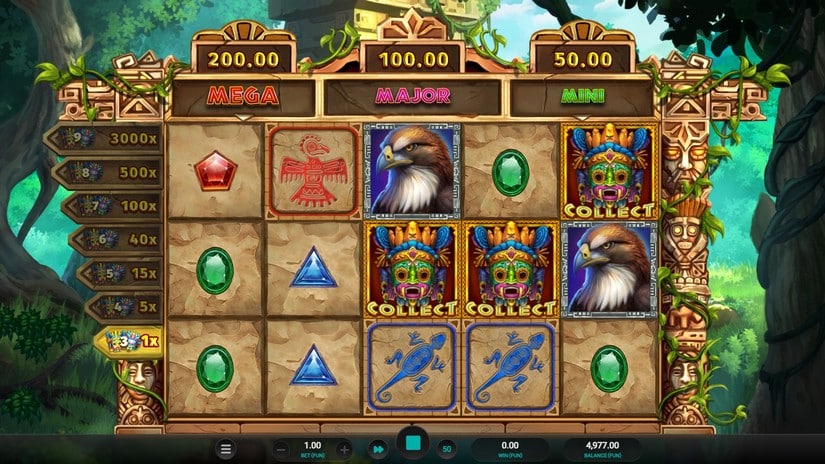Increase the bet with the plus button
Viewport: 825px width, 464px height.
click(343, 449)
